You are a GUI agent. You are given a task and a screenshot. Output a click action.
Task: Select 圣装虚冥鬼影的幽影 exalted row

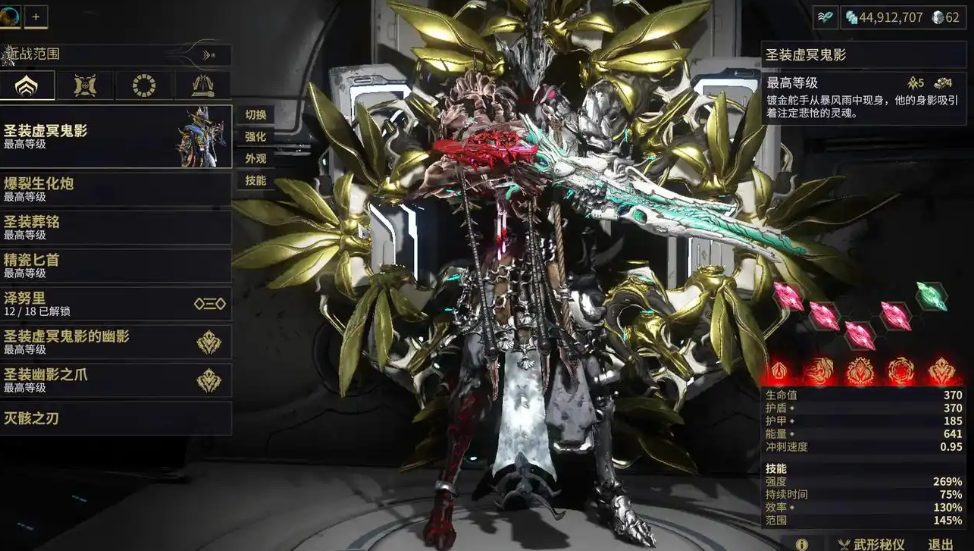115,342
